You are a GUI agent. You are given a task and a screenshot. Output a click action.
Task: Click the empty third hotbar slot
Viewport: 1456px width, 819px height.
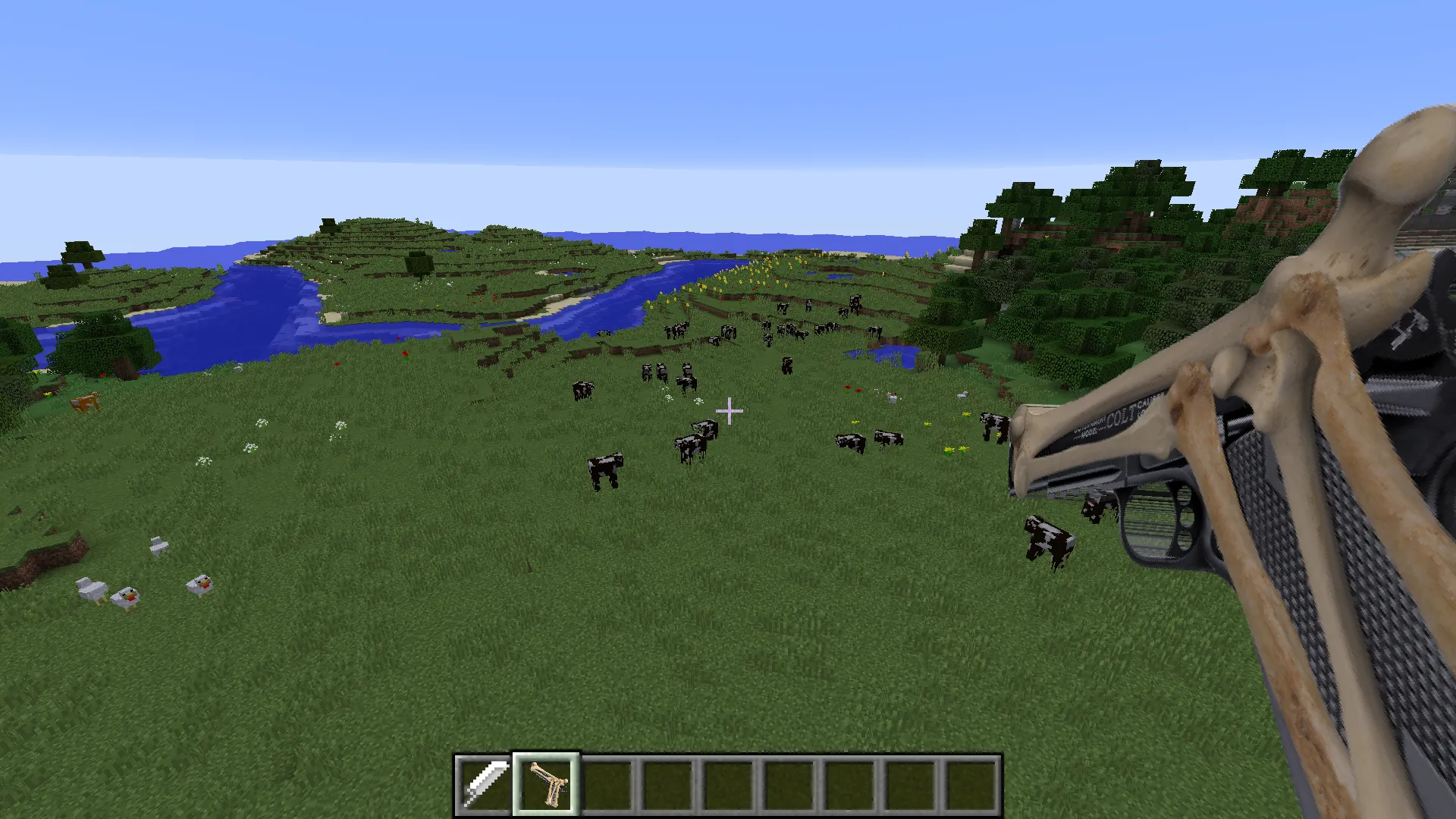point(607,781)
